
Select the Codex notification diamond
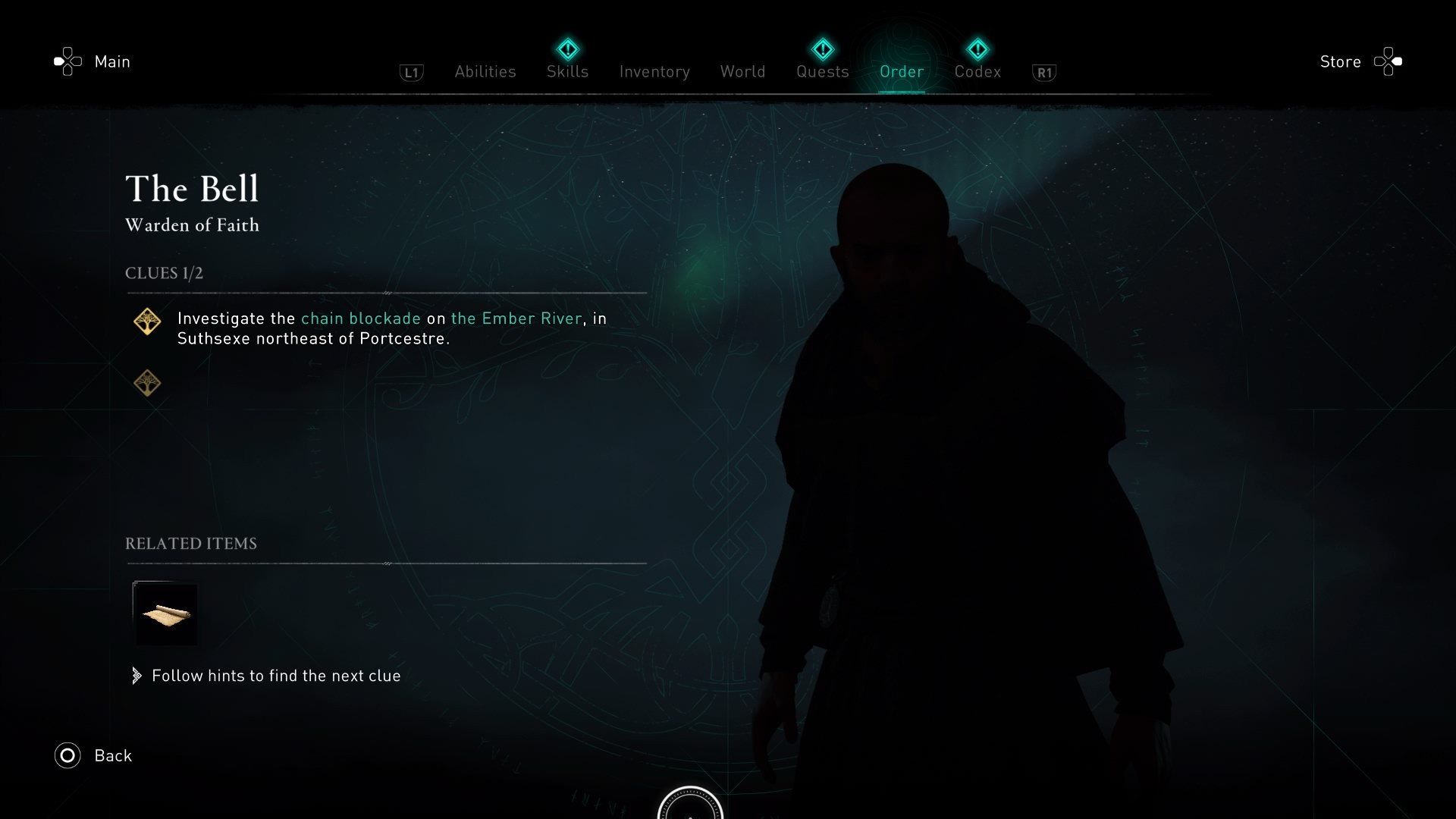click(x=978, y=49)
